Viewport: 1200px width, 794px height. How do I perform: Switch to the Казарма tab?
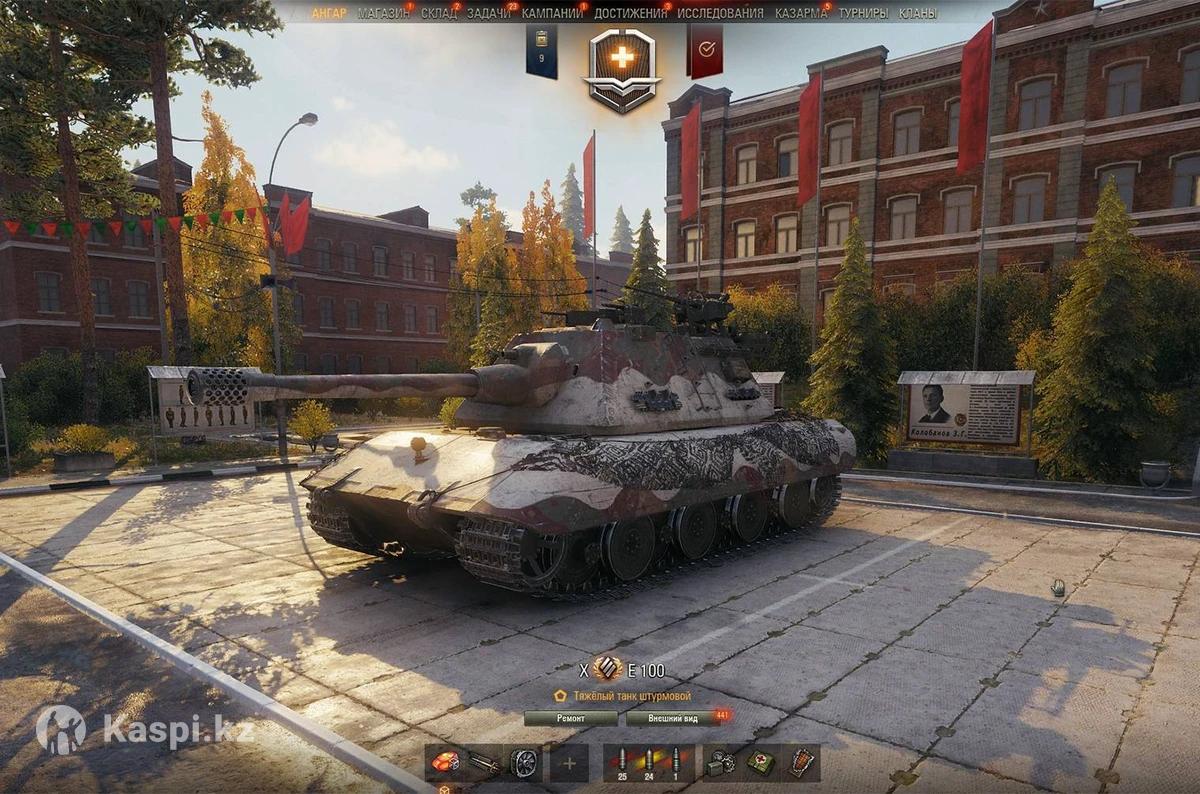pyautogui.click(x=801, y=13)
